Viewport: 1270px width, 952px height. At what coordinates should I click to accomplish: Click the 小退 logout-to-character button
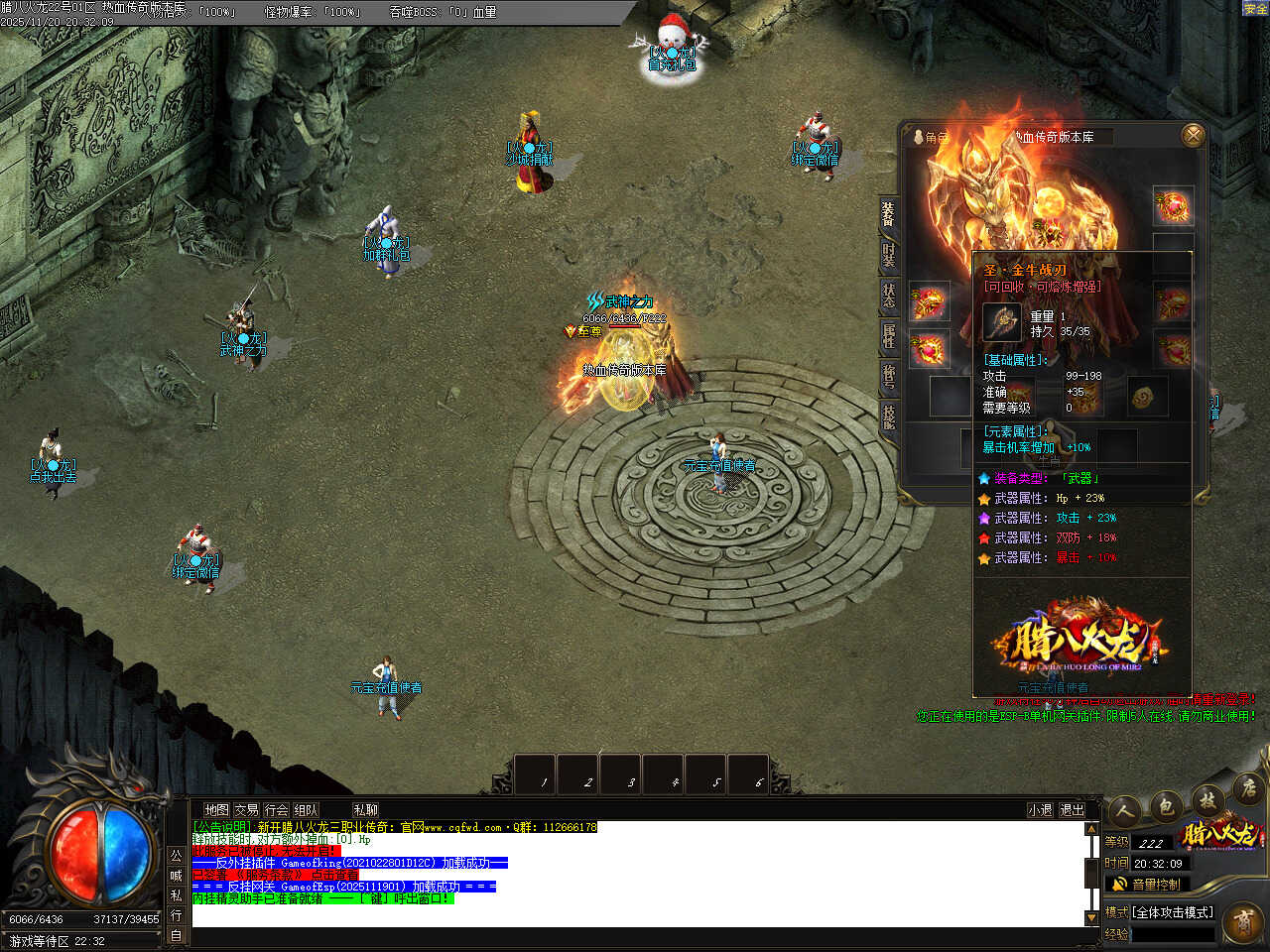pyautogui.click(x=1039, y=810)
